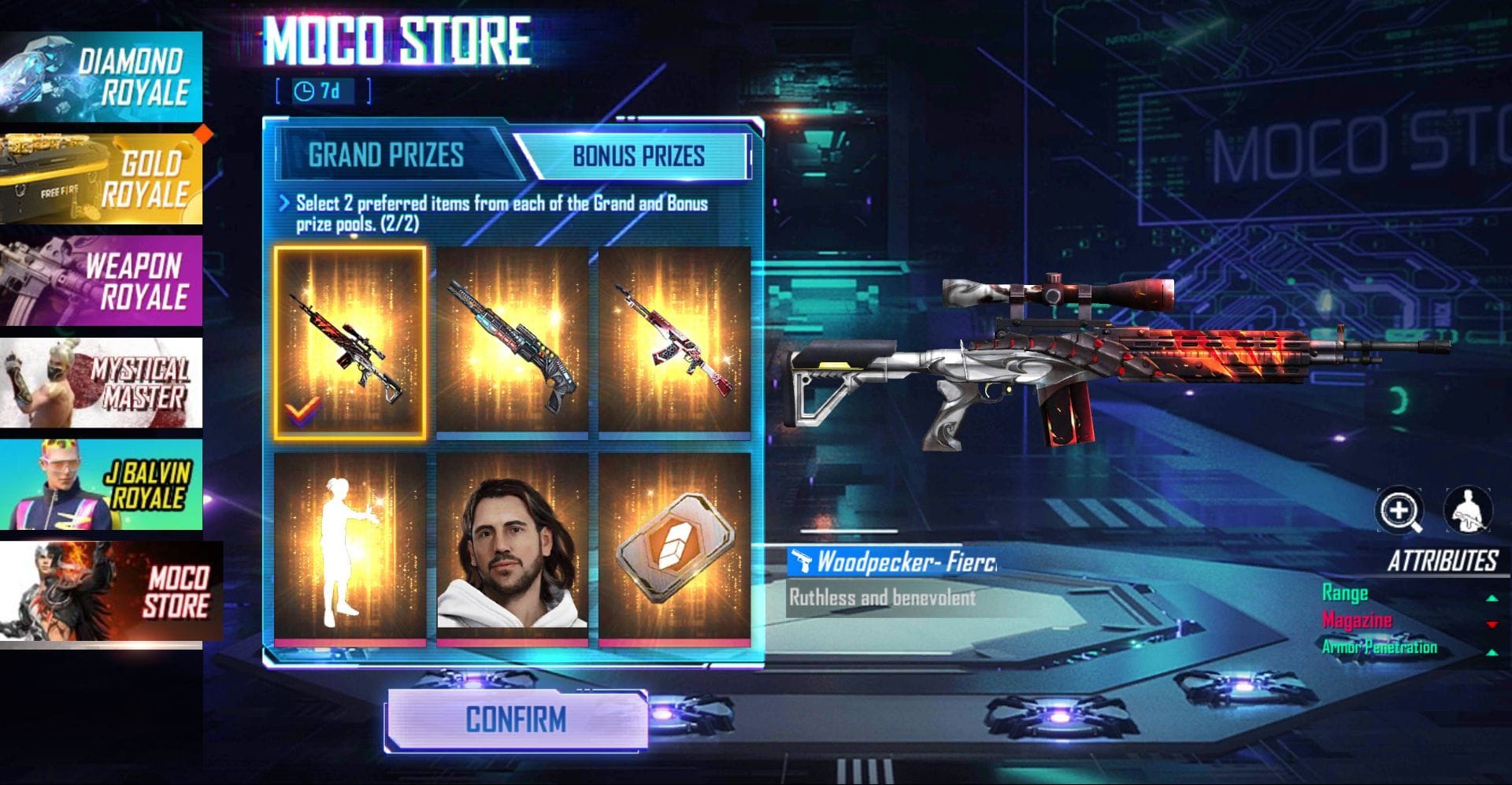Open the Weapon Royale section
The image size is (1512, 785).
(102, 280)
